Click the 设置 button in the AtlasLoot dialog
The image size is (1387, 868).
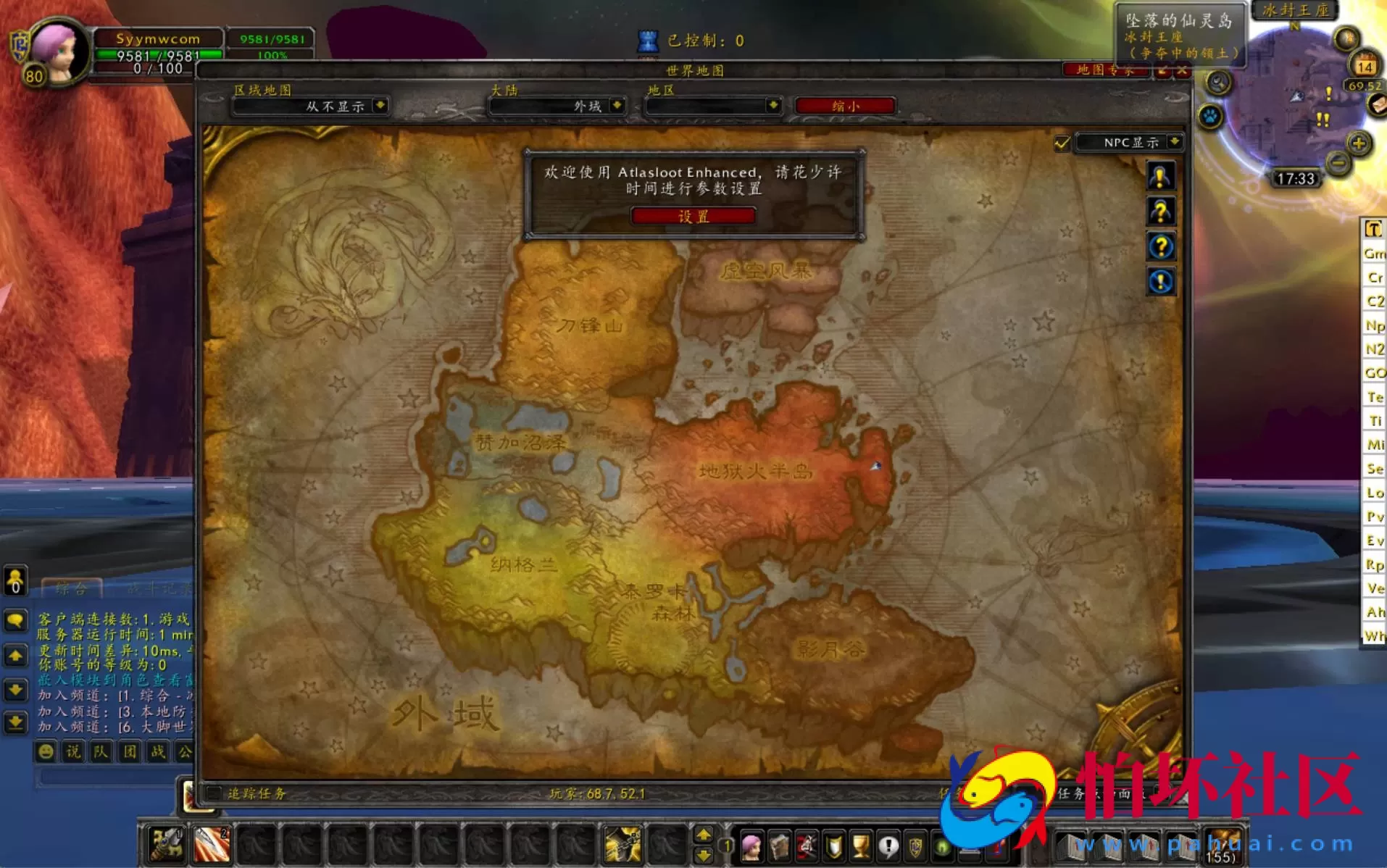[694, 215]
